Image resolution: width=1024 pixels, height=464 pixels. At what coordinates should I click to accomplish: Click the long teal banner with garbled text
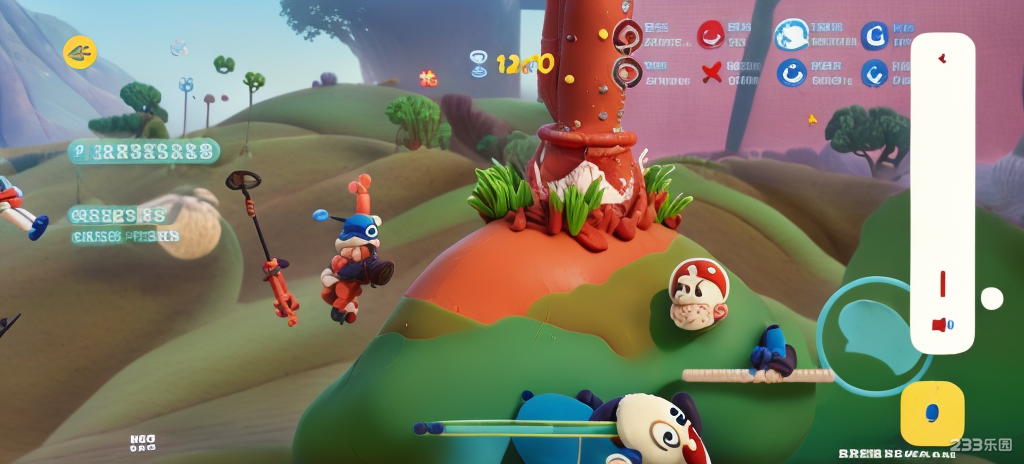[x=143, y=151]
